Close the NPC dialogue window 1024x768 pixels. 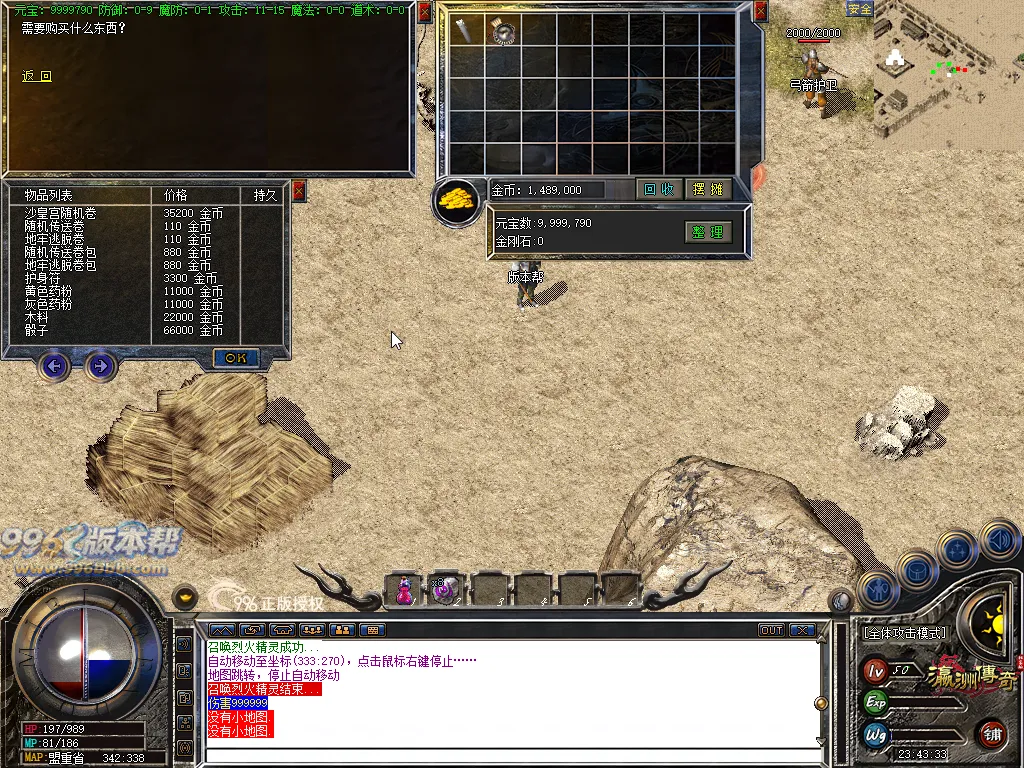[425, 12]
